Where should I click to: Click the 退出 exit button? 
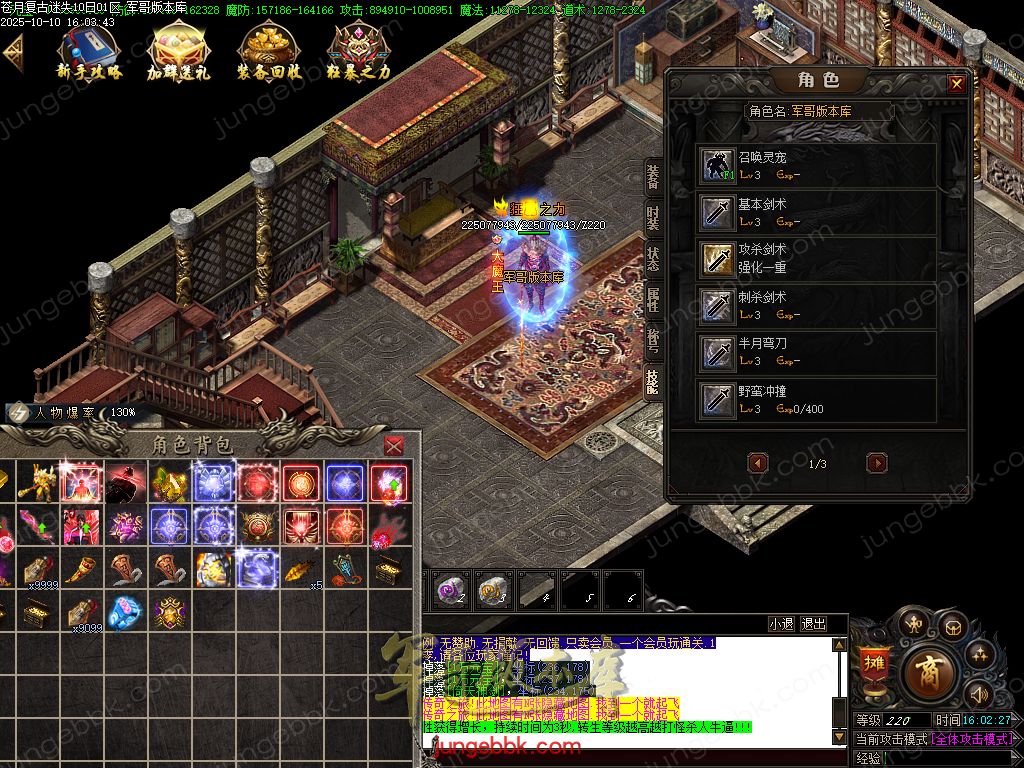point(814,624)
